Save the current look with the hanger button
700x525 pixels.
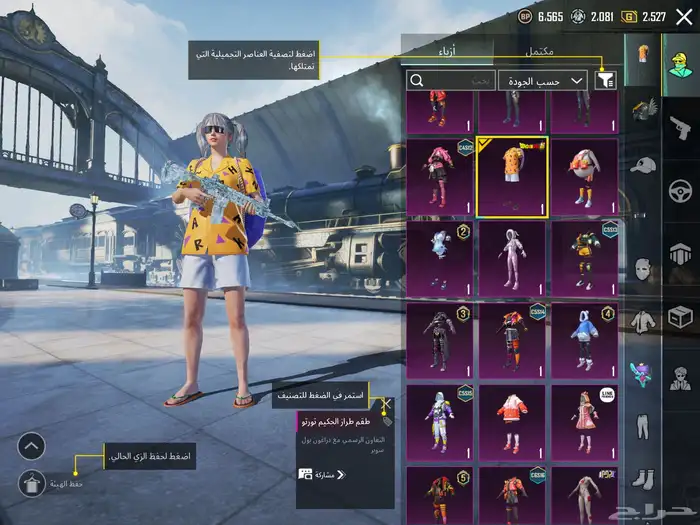(x=31, y=484)
